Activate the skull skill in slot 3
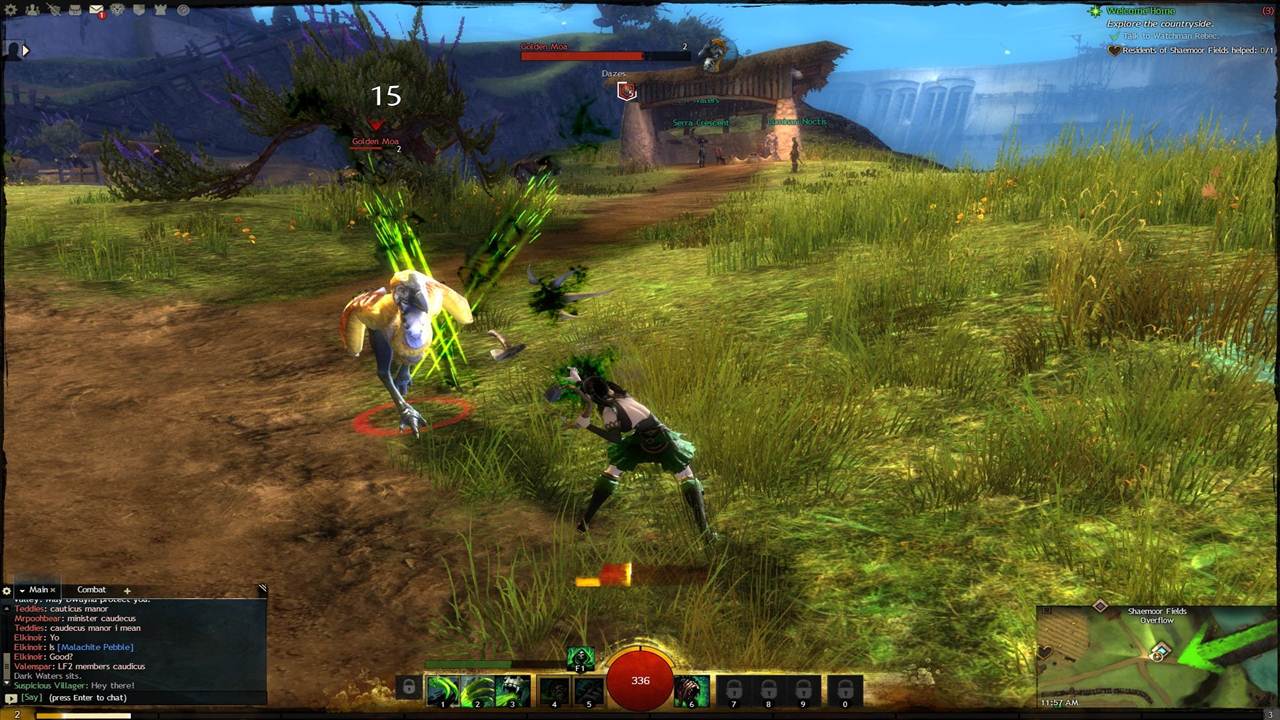This screenshot has height=720, width=1280. pos(512,690)
